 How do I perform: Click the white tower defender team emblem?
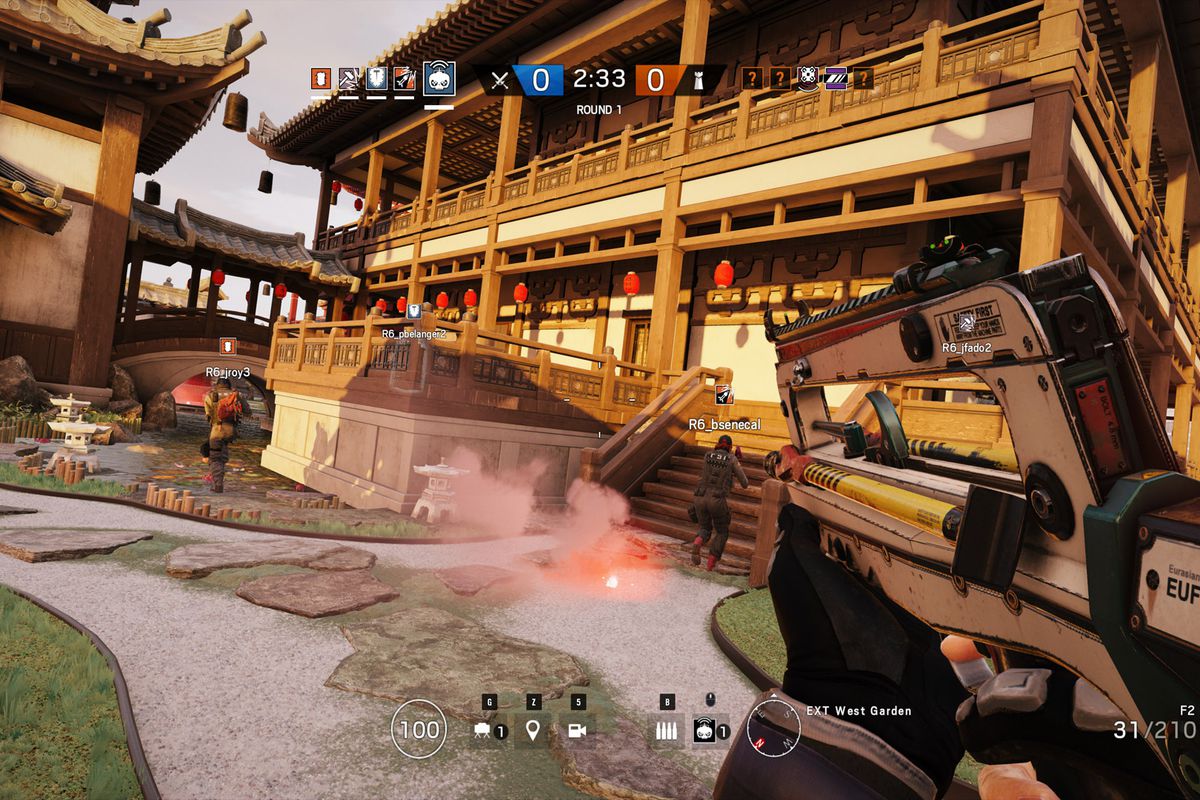click(x=697, y=80)
